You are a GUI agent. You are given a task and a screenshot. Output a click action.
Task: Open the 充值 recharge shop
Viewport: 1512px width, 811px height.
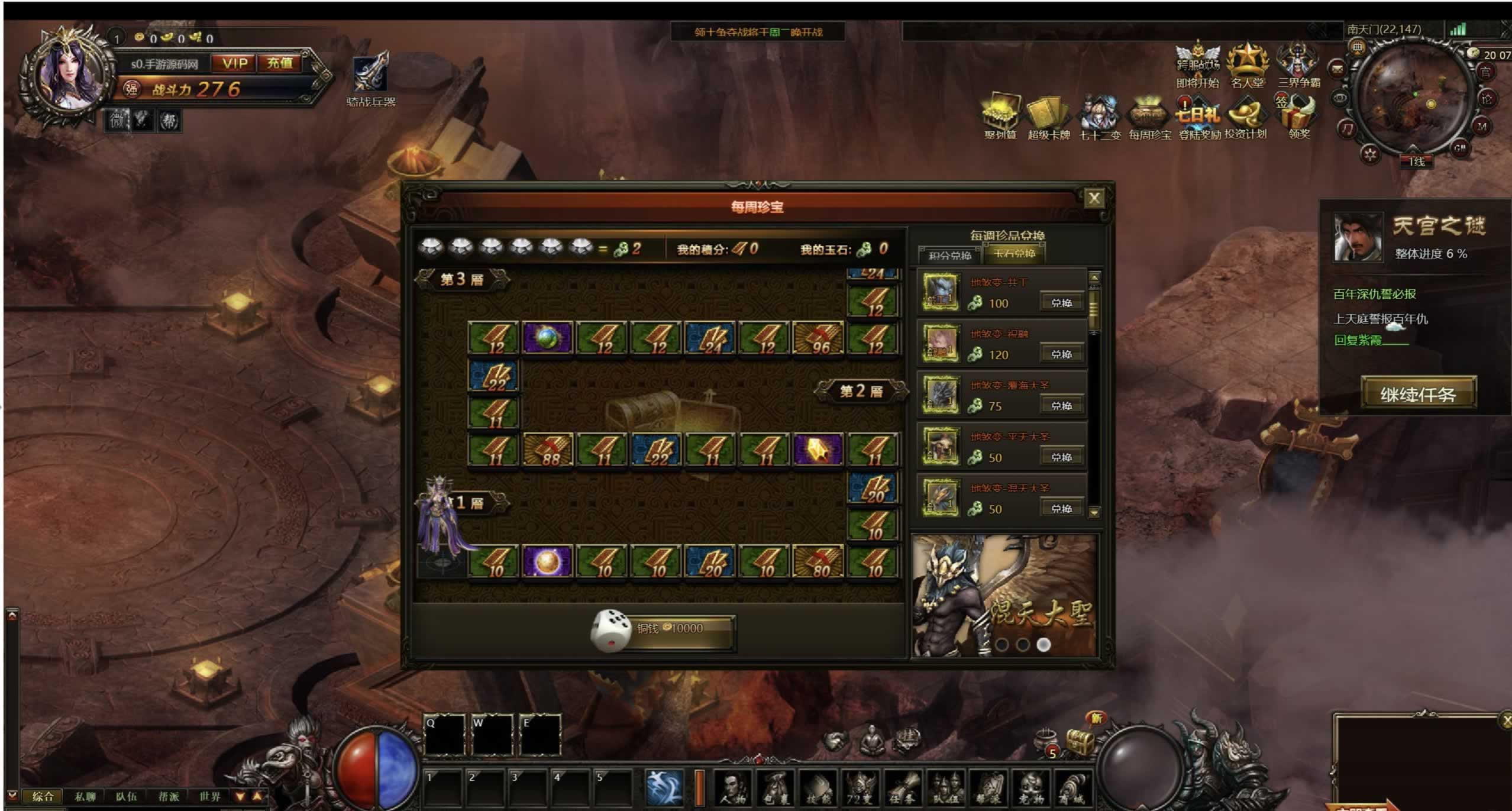(x=279, y=63)
